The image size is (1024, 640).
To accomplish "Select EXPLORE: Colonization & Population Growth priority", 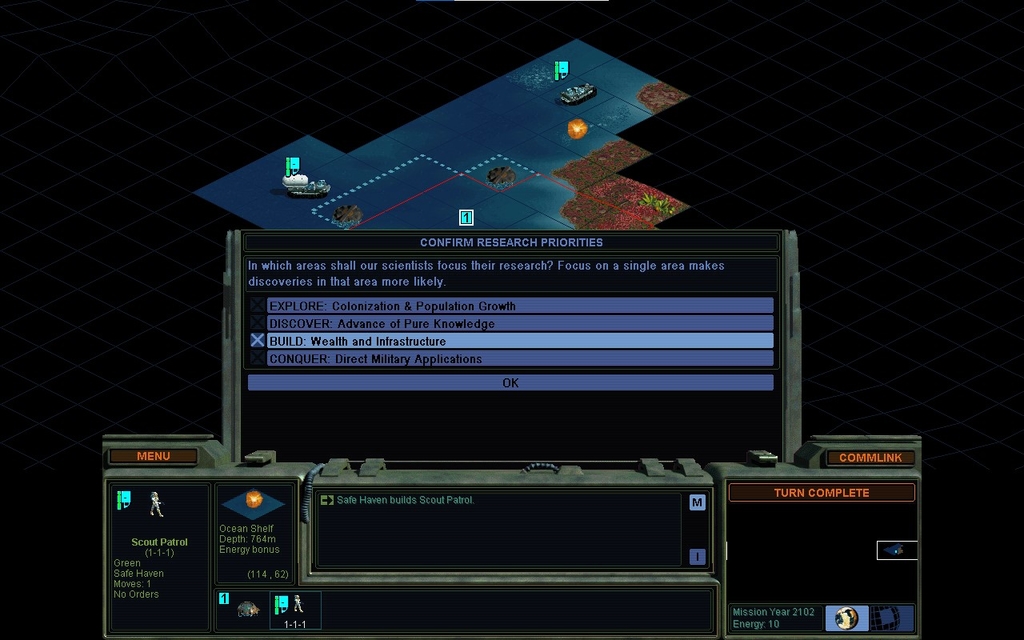I will pyautogui.click(x=510, y=306).
